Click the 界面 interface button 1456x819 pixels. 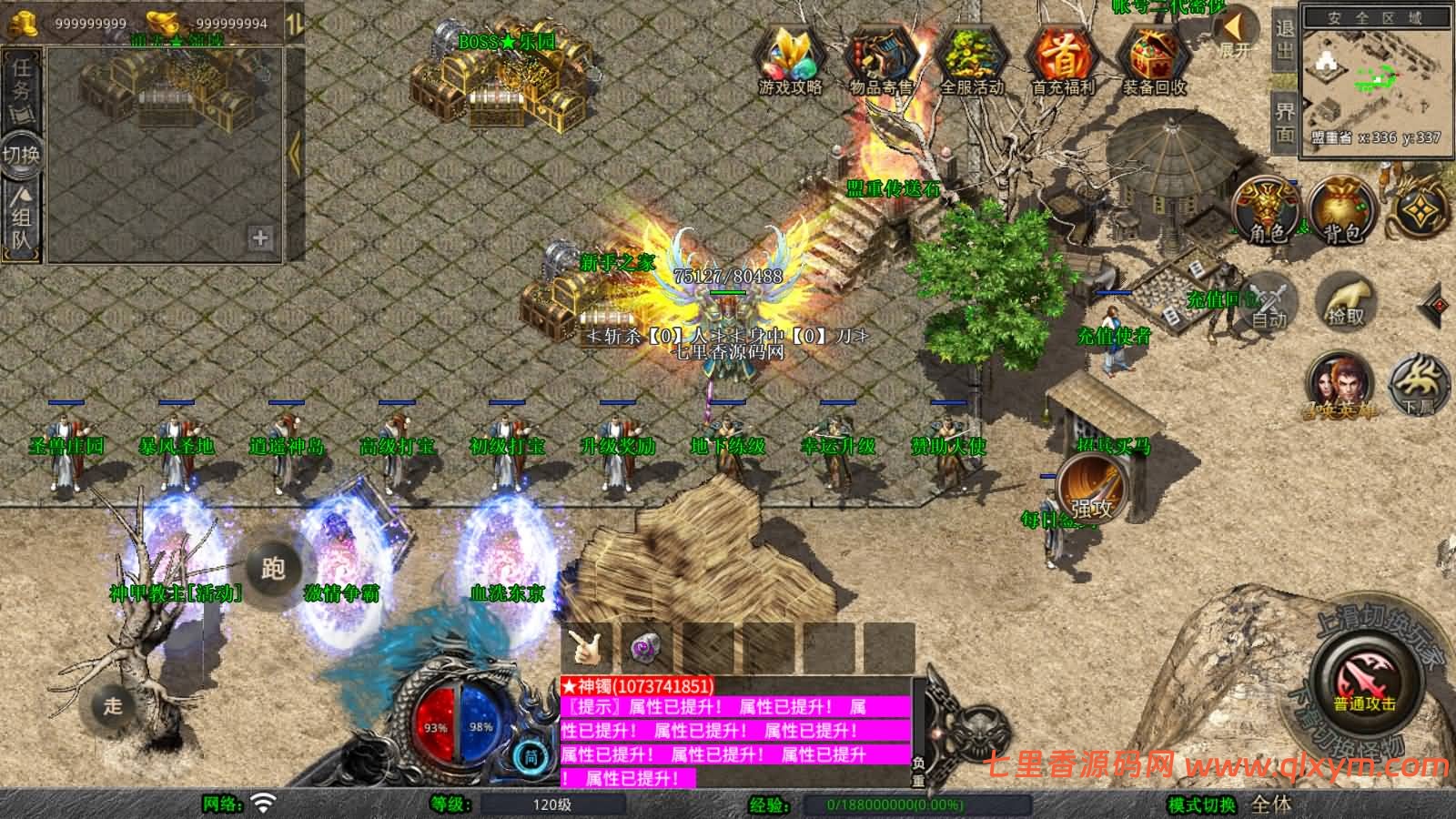tap(1284, 123)
